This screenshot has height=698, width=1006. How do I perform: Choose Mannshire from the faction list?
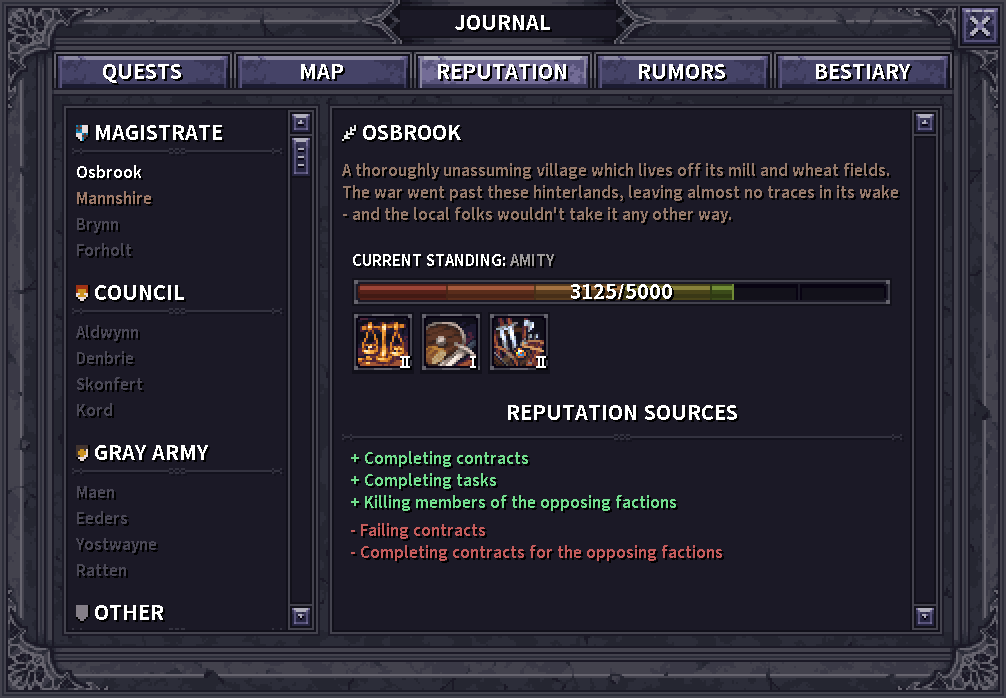coord(114,198)
